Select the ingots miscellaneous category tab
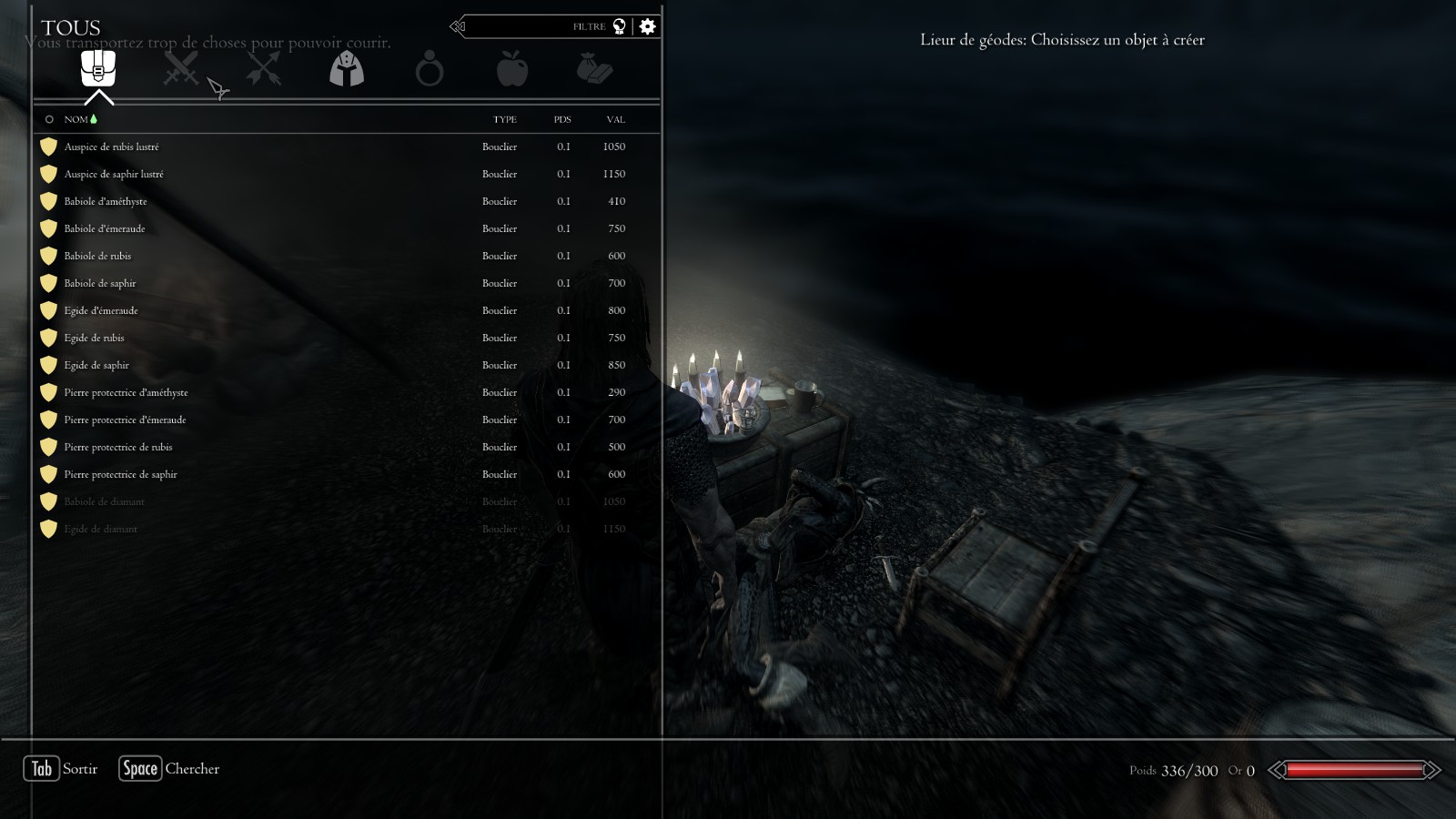 [594, 68]
